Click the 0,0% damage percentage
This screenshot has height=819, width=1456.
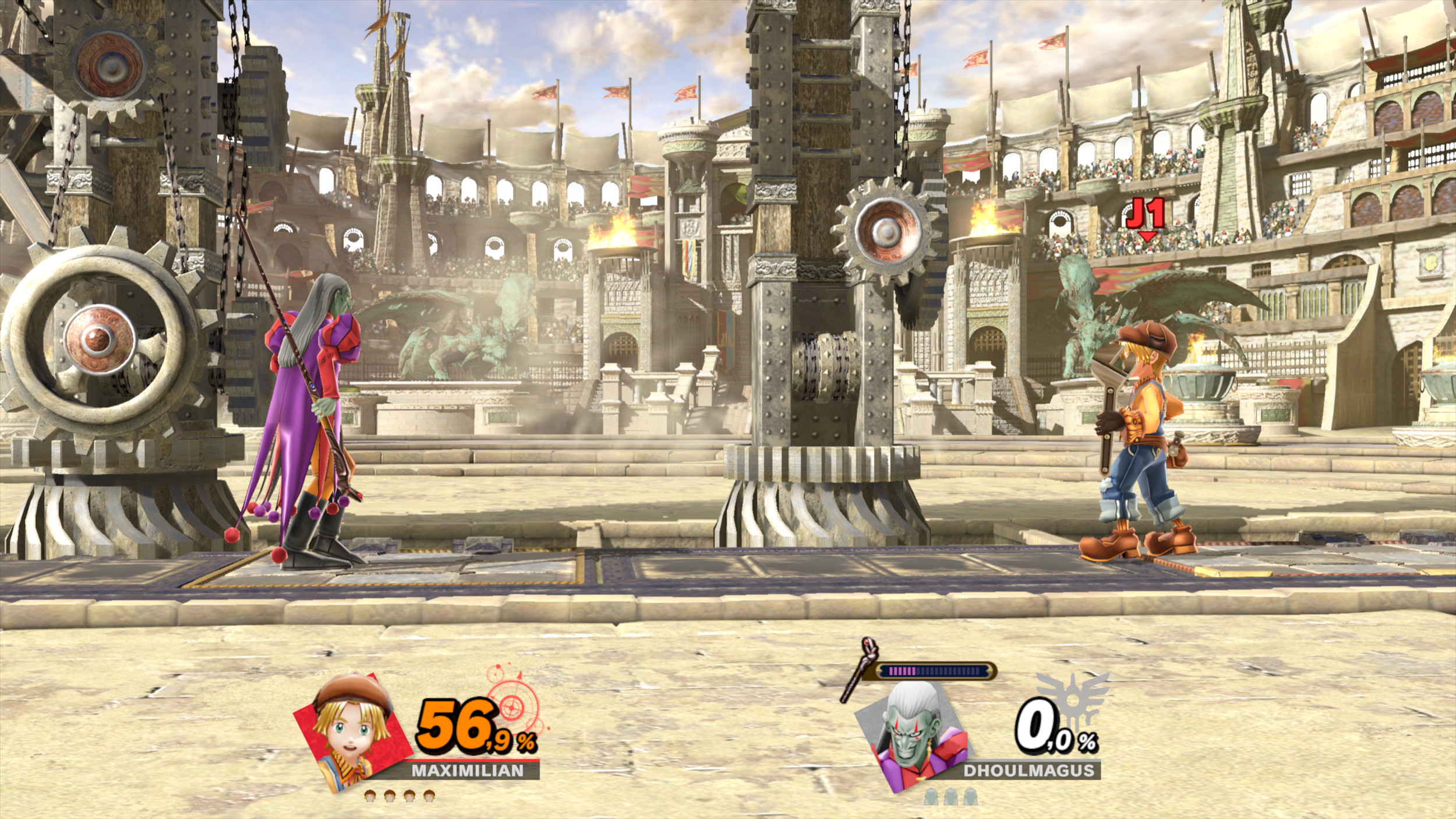[x=1042, y=728]
